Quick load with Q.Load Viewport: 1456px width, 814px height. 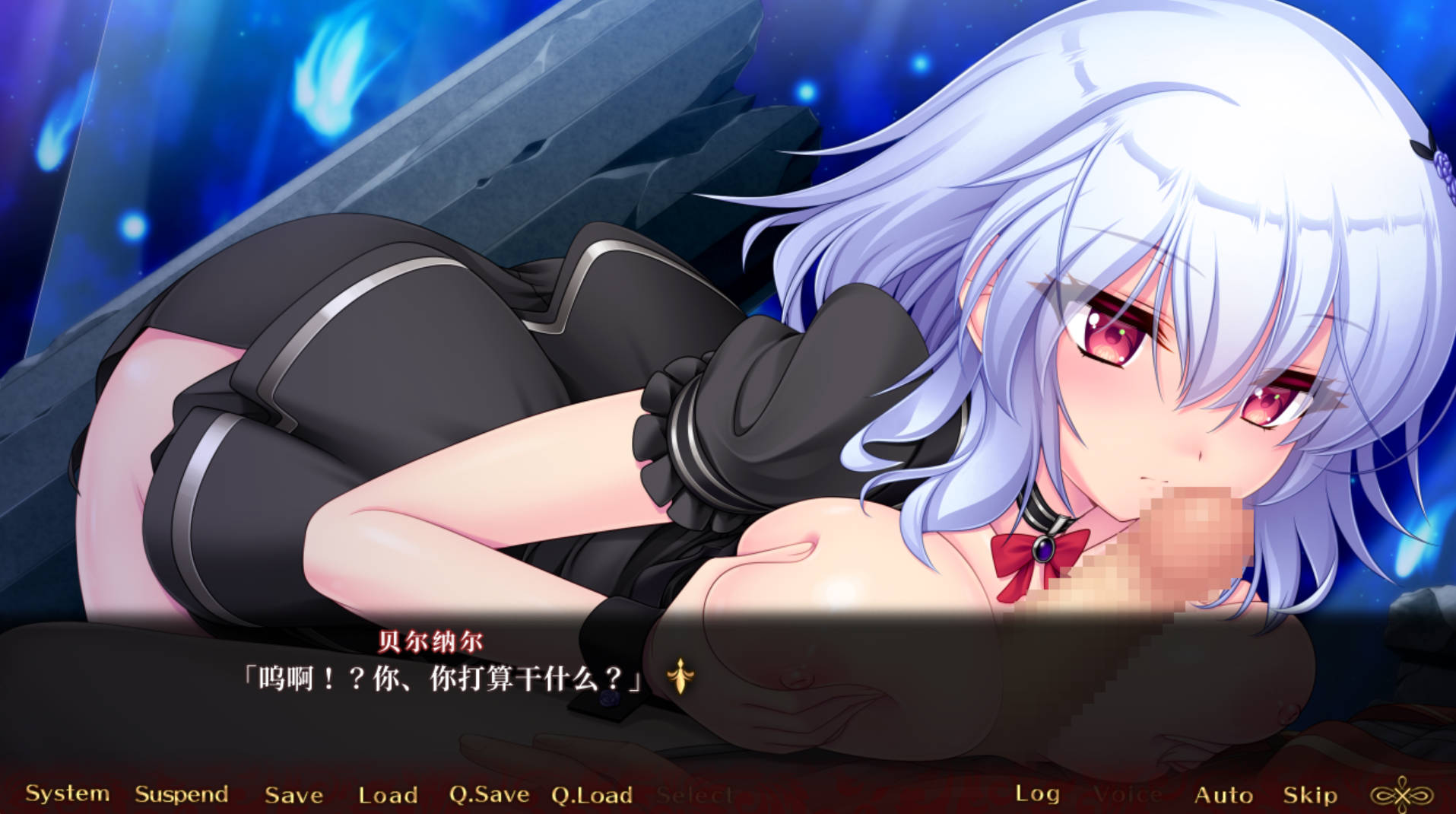[x=592, y=795]
